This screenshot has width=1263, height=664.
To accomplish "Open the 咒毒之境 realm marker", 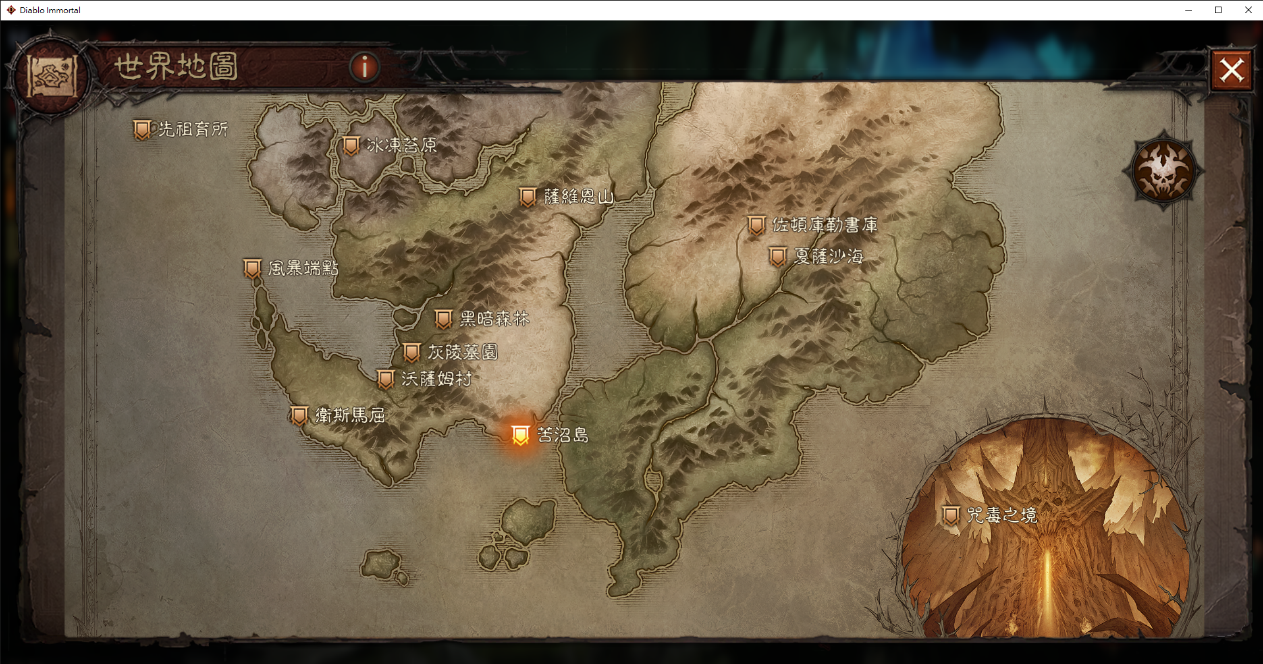I will point(951,515).
